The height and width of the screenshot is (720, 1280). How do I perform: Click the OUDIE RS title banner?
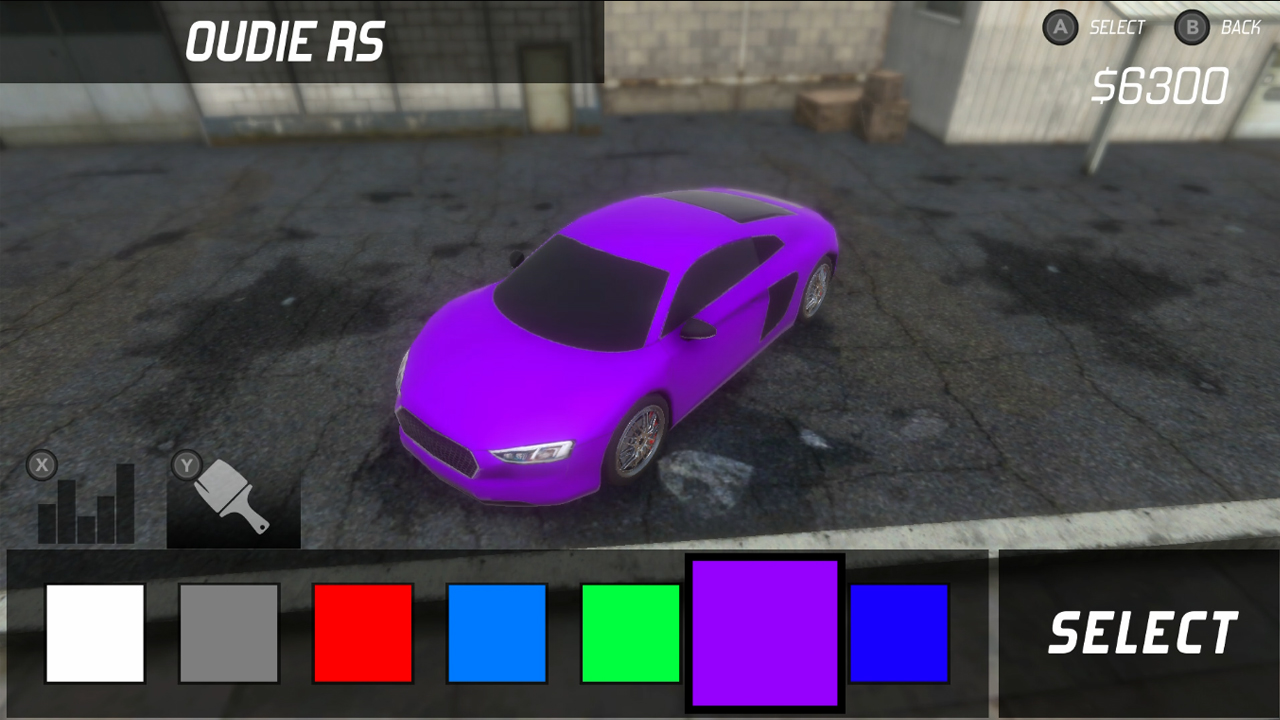pos(285,42)
